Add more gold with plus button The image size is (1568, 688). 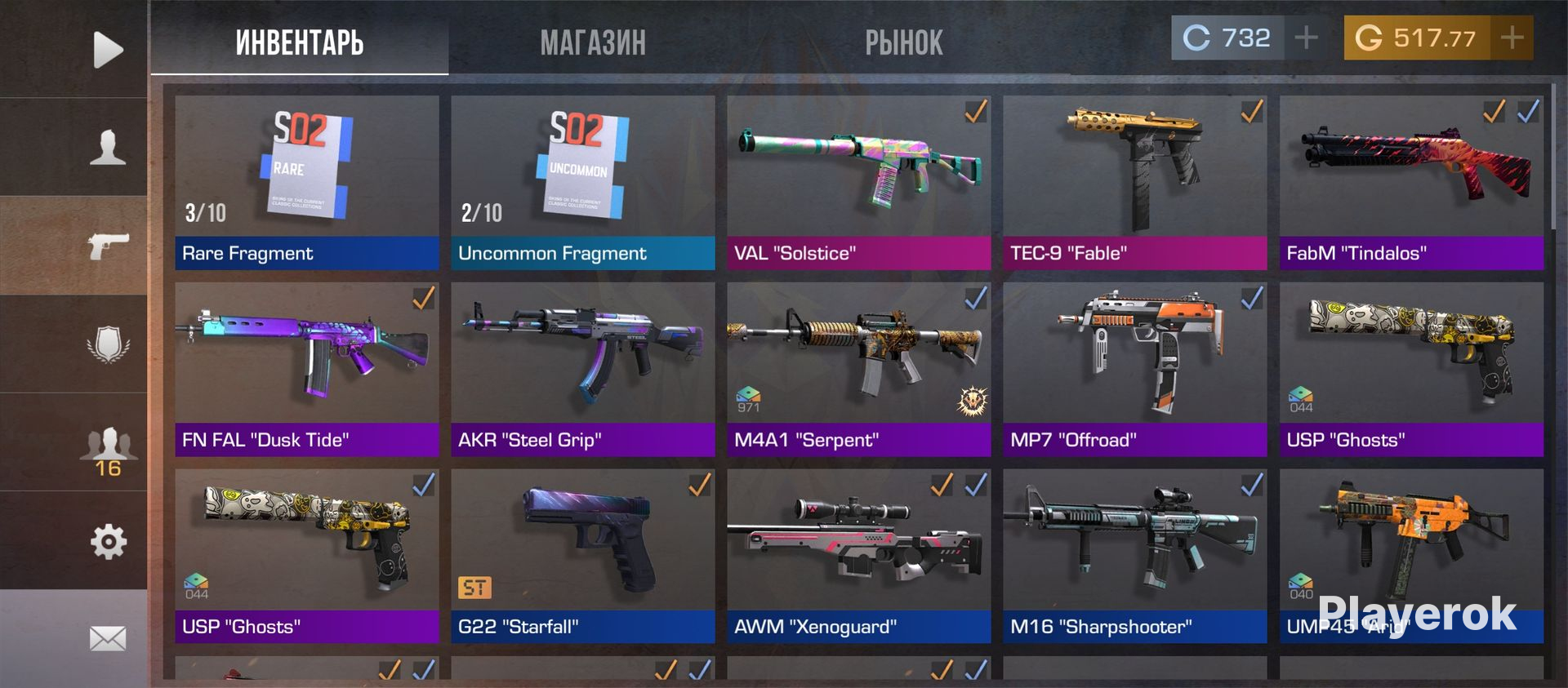click(1512, 38)
